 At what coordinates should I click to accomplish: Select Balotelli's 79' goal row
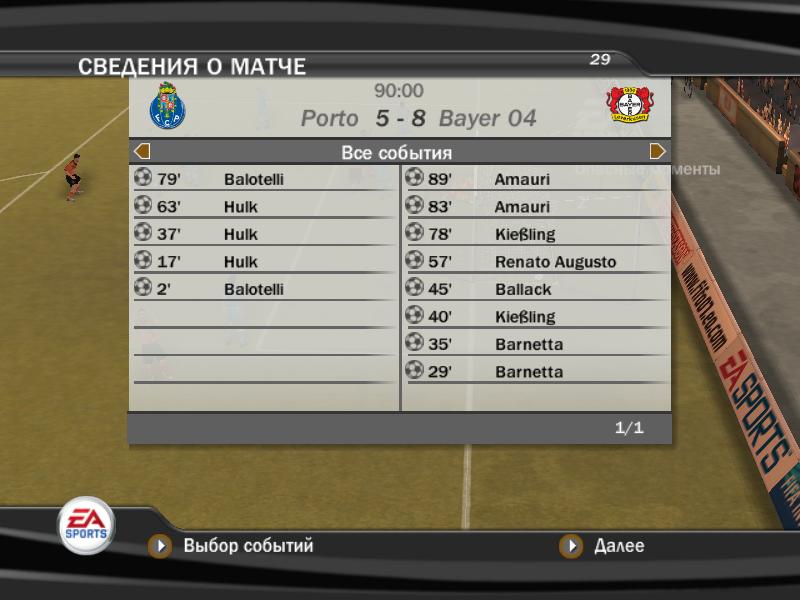(x=264, y=179)
